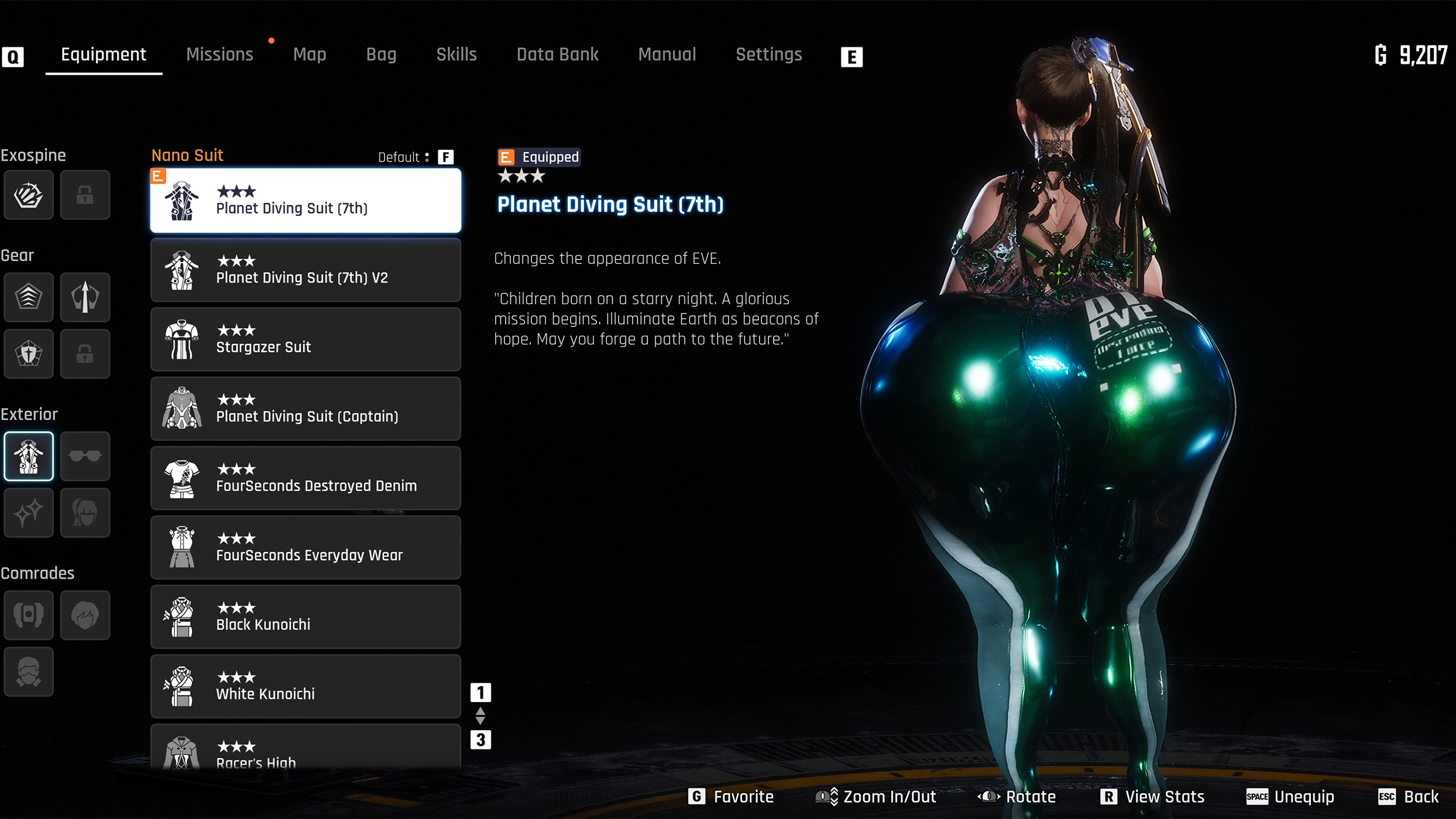Viewport: 1456px width, 819px height.
Task: Open the upward-arrow Gear slot icon
Action: (x=85, y=297)
